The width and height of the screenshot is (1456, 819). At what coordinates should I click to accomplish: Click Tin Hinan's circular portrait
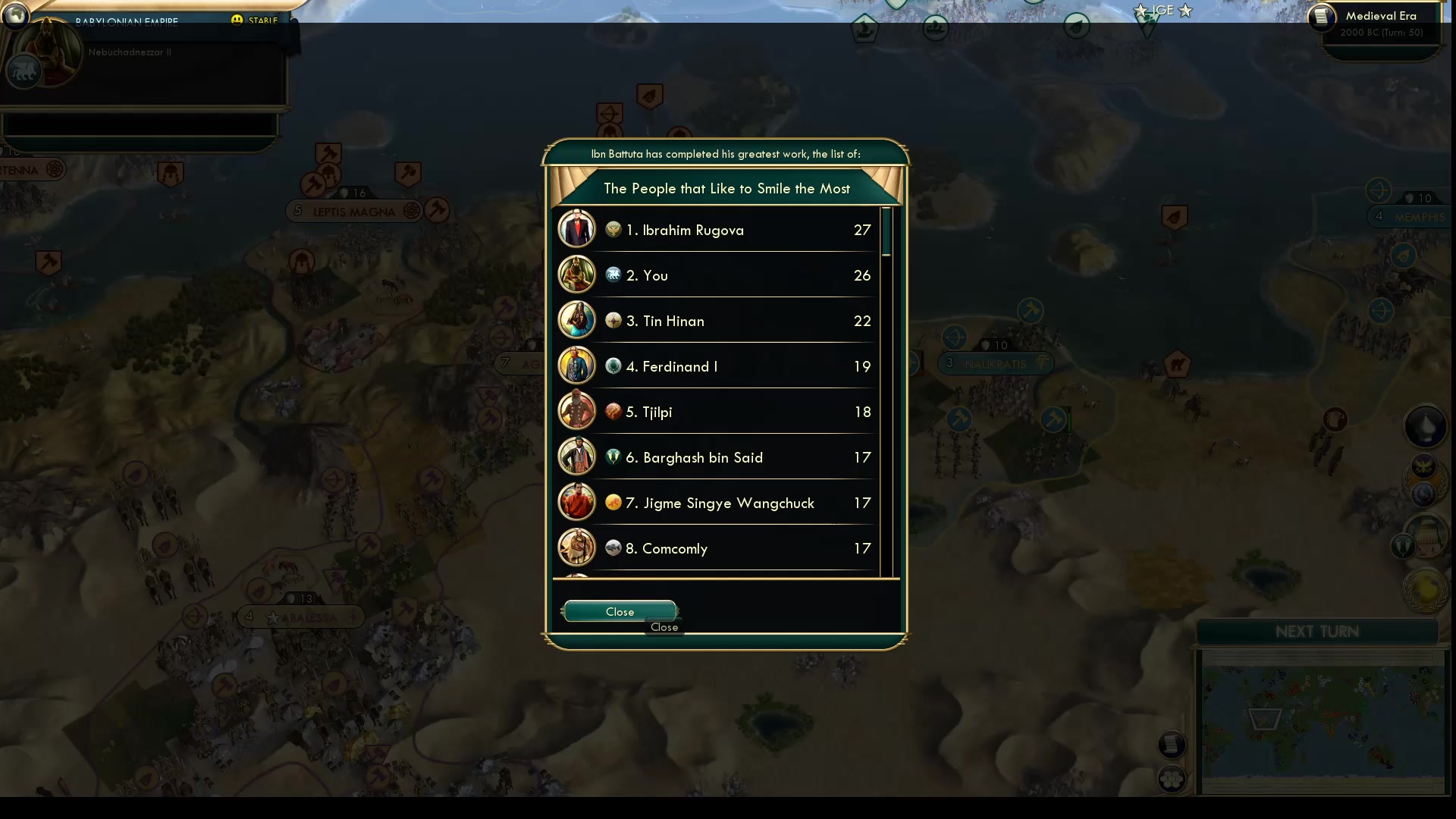tap(577, 320)
